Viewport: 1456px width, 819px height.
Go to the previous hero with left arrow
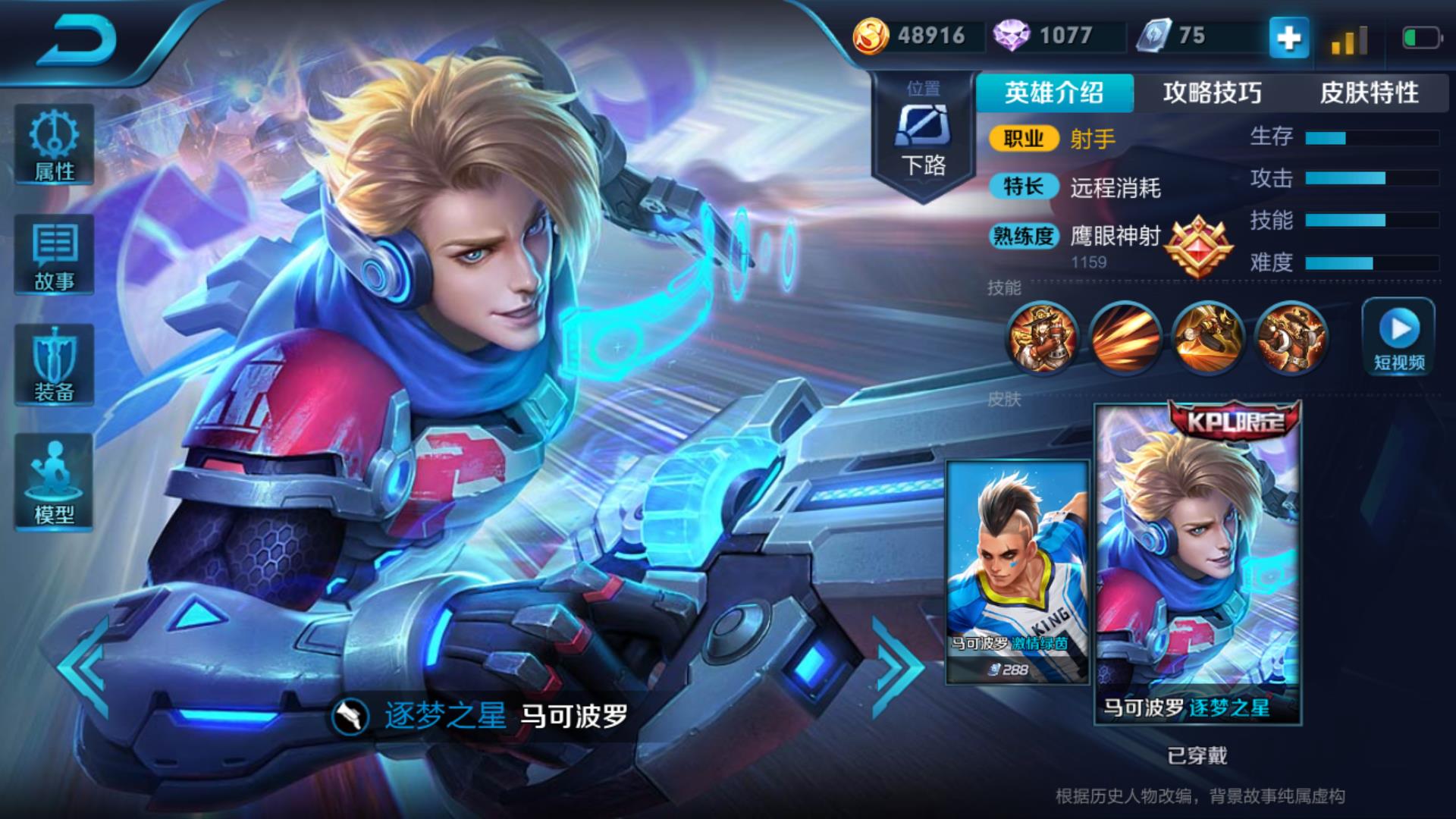(x=83, y=667)
